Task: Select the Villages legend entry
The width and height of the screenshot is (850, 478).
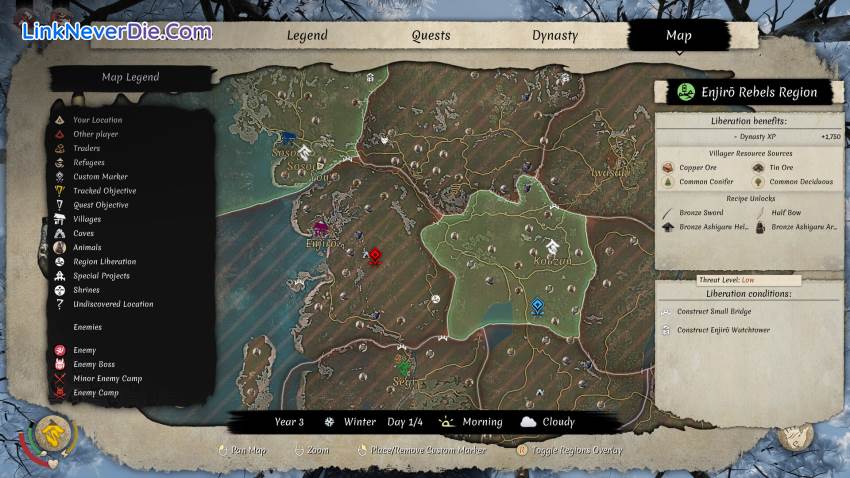Action: (87, 219)
